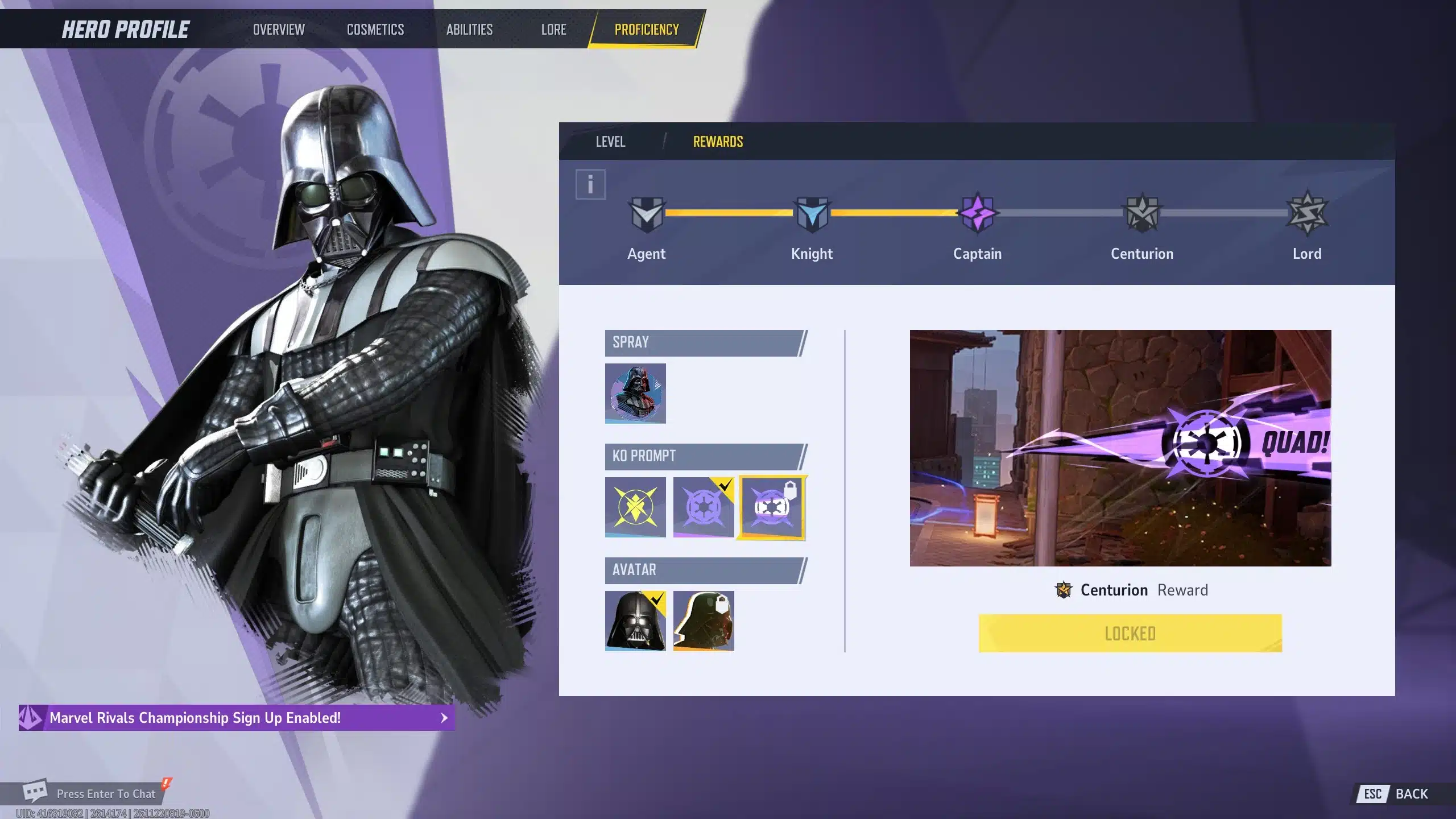Open the Rewards sub-tab
This screenshot has width=1456, height=819.
coord(718,142)
